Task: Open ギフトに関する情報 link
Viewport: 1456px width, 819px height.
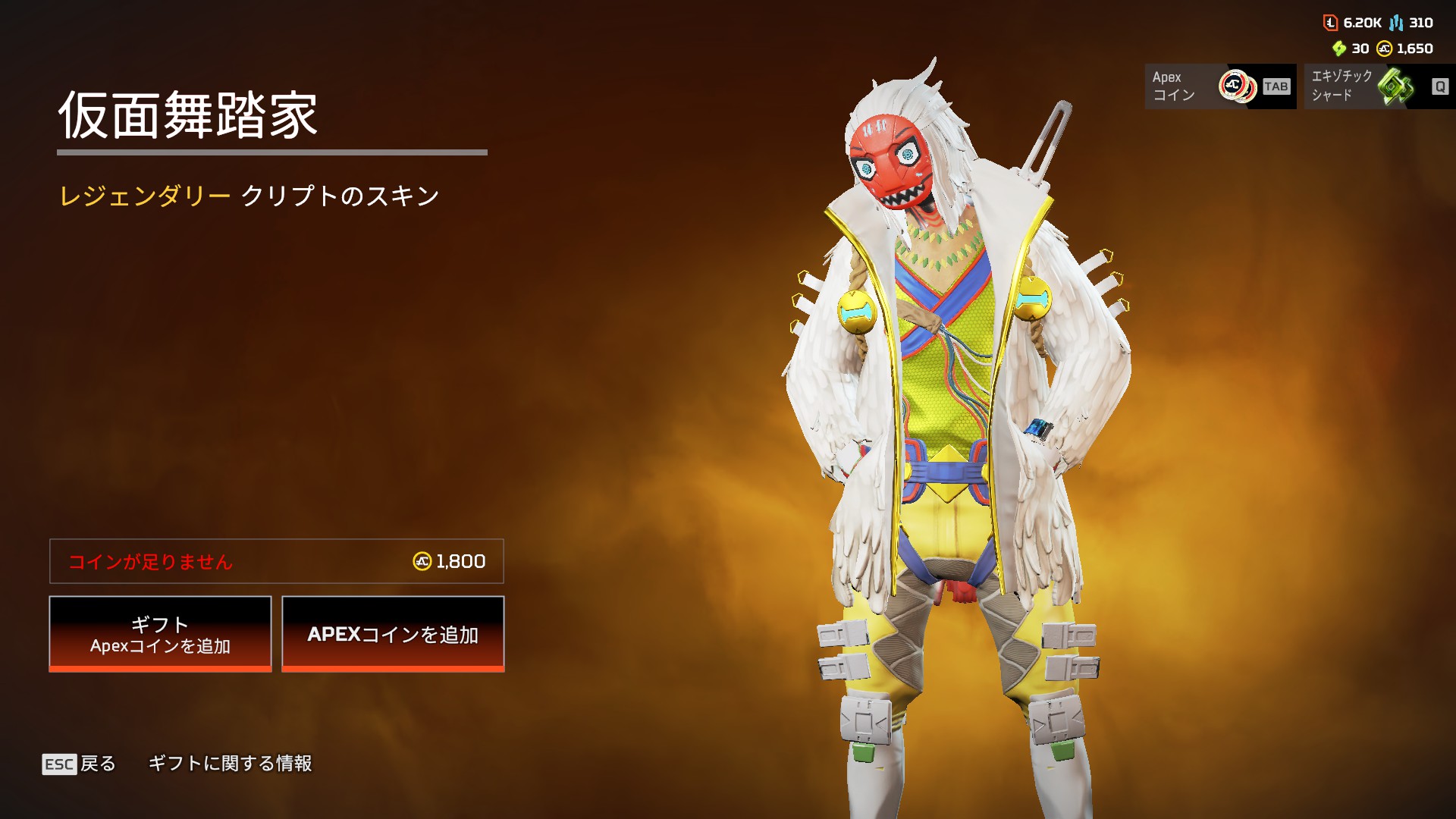Action: click(x=230, y=764)
